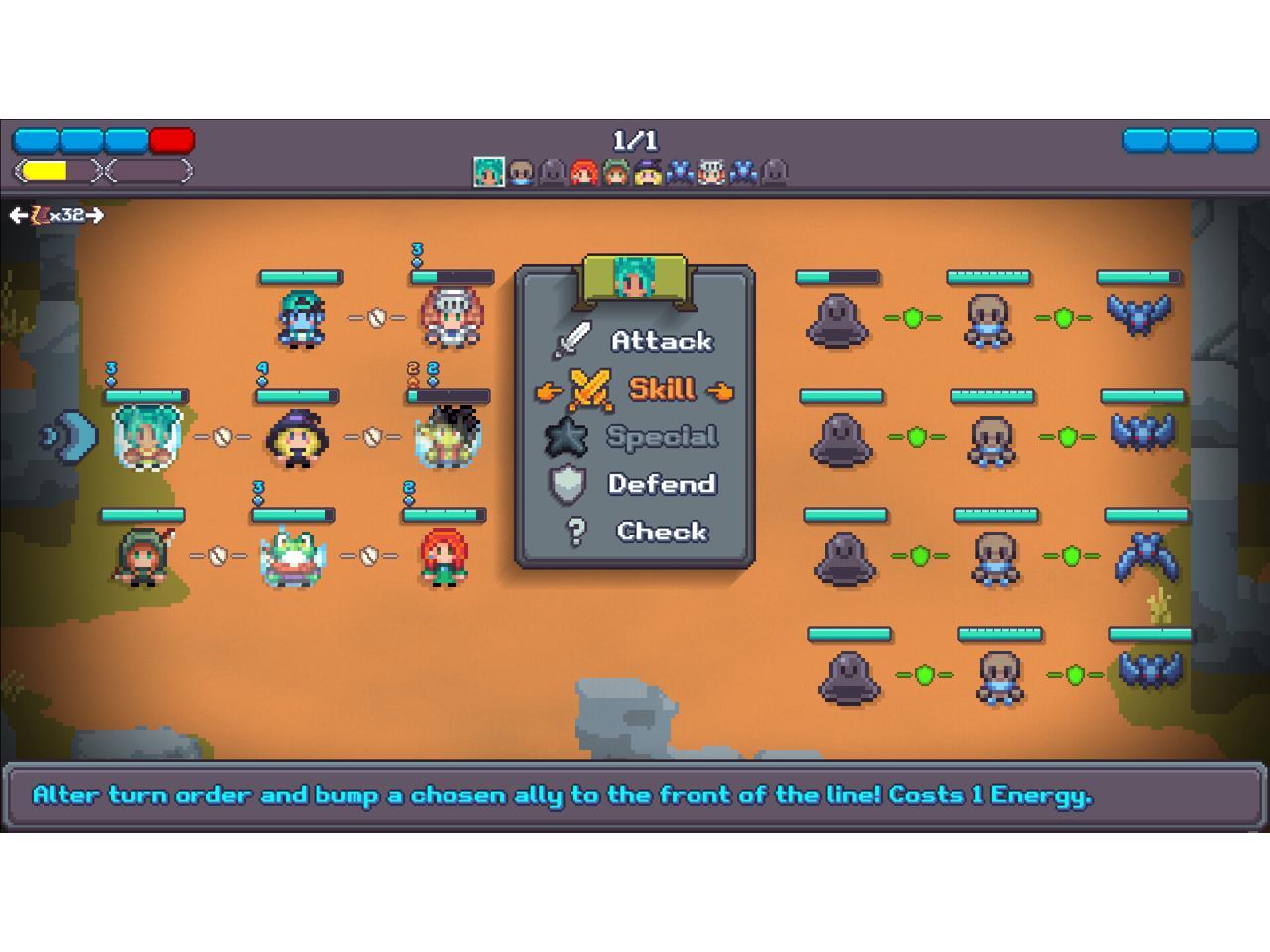Pick the greyed-out Special option
The image size is (1270, 952).
tap(661, 436)
